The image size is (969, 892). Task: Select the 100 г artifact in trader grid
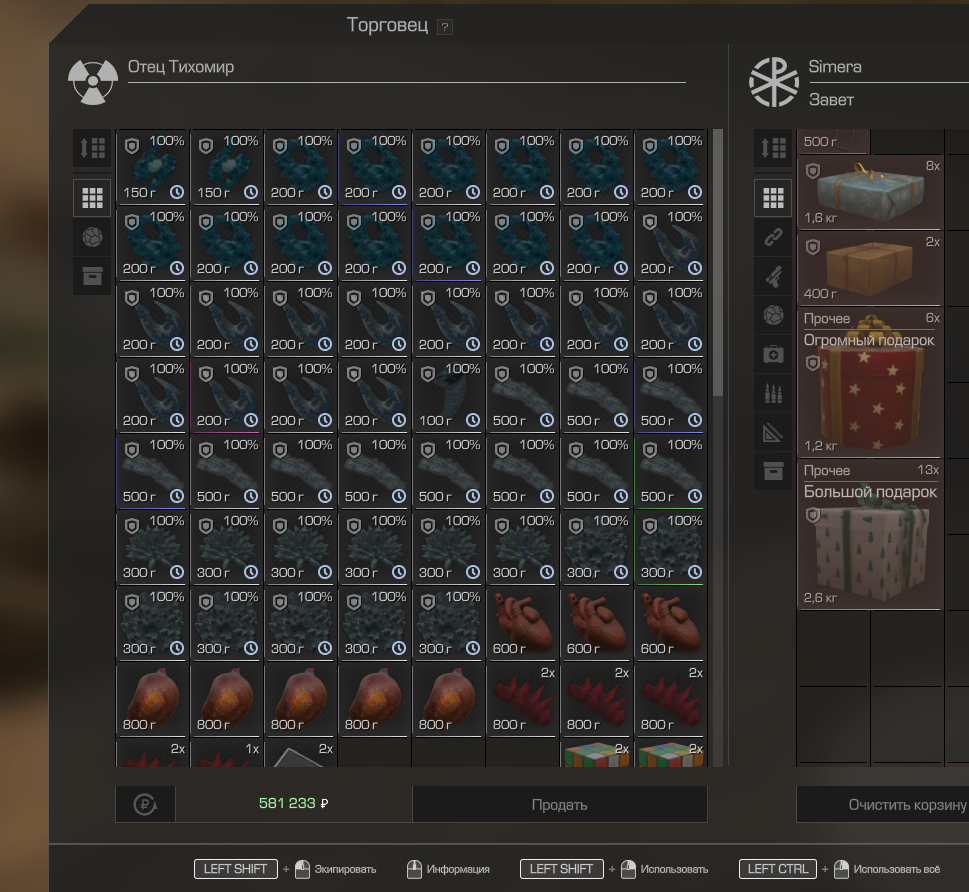click(449, 396)
